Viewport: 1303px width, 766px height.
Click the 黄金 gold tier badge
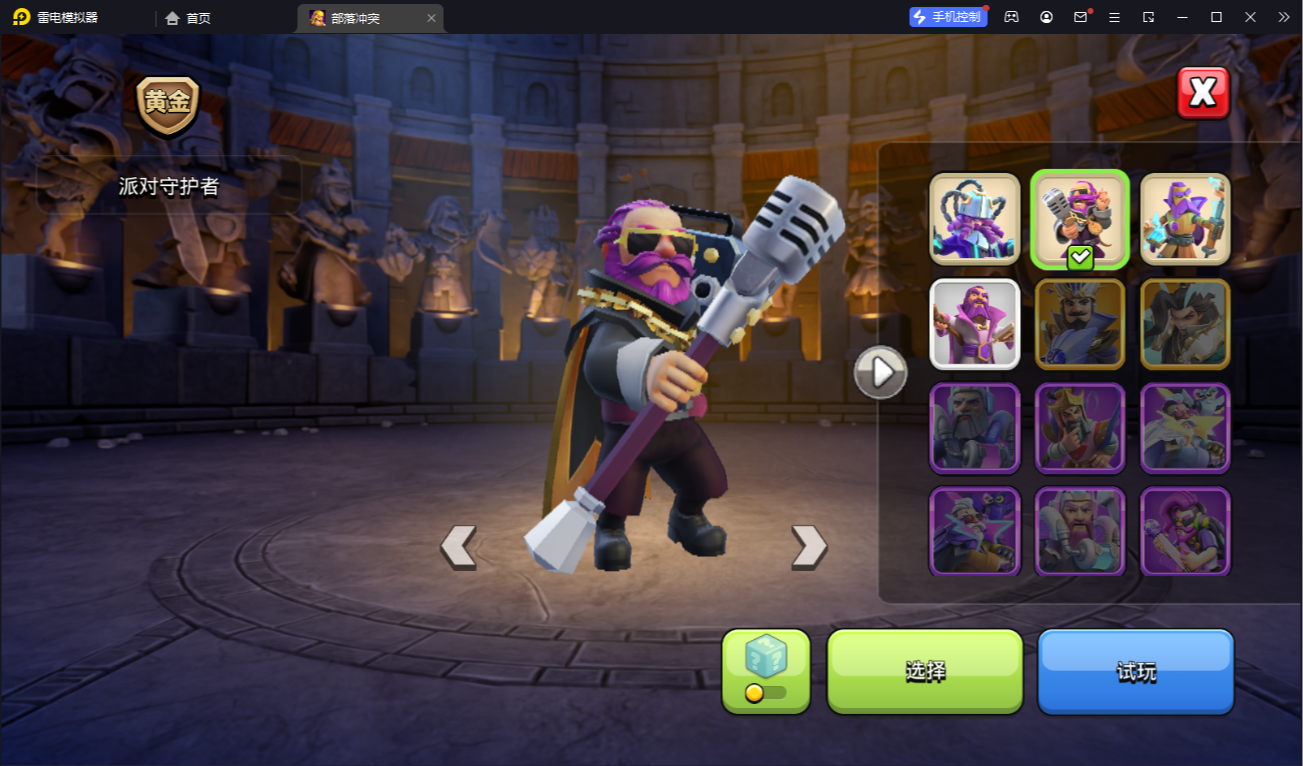168,104
